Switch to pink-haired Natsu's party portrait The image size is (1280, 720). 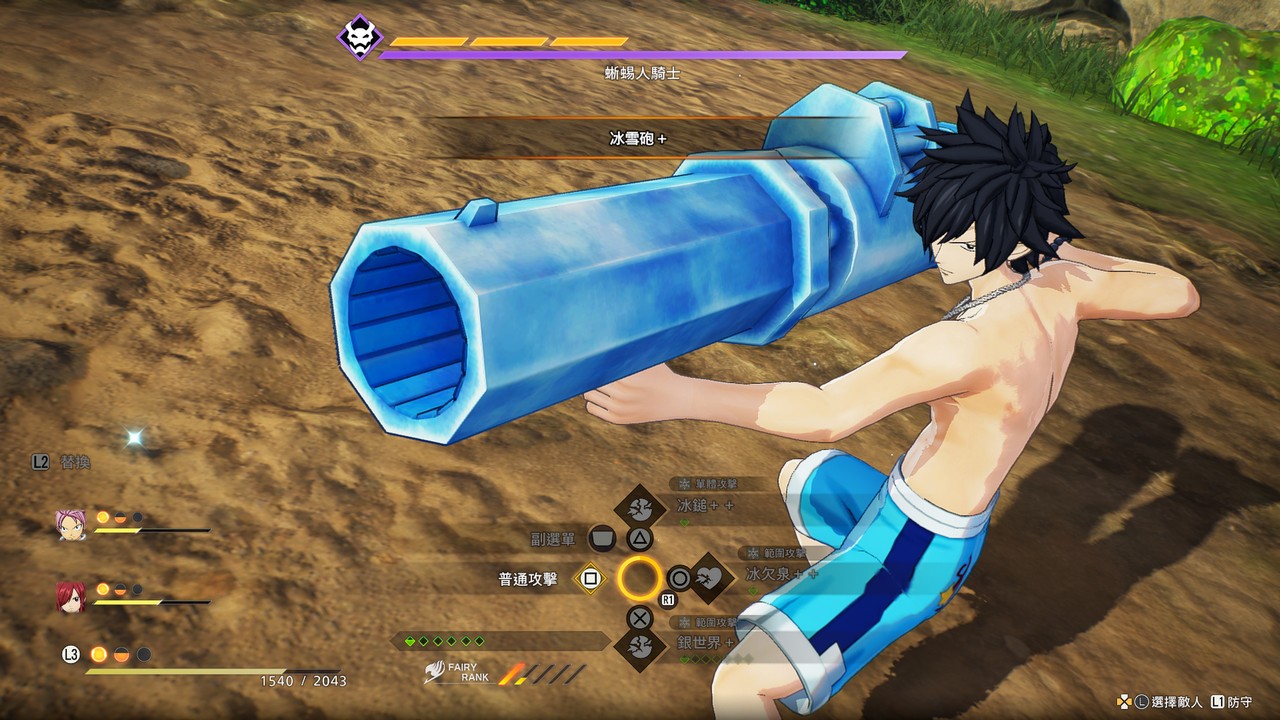71,524
